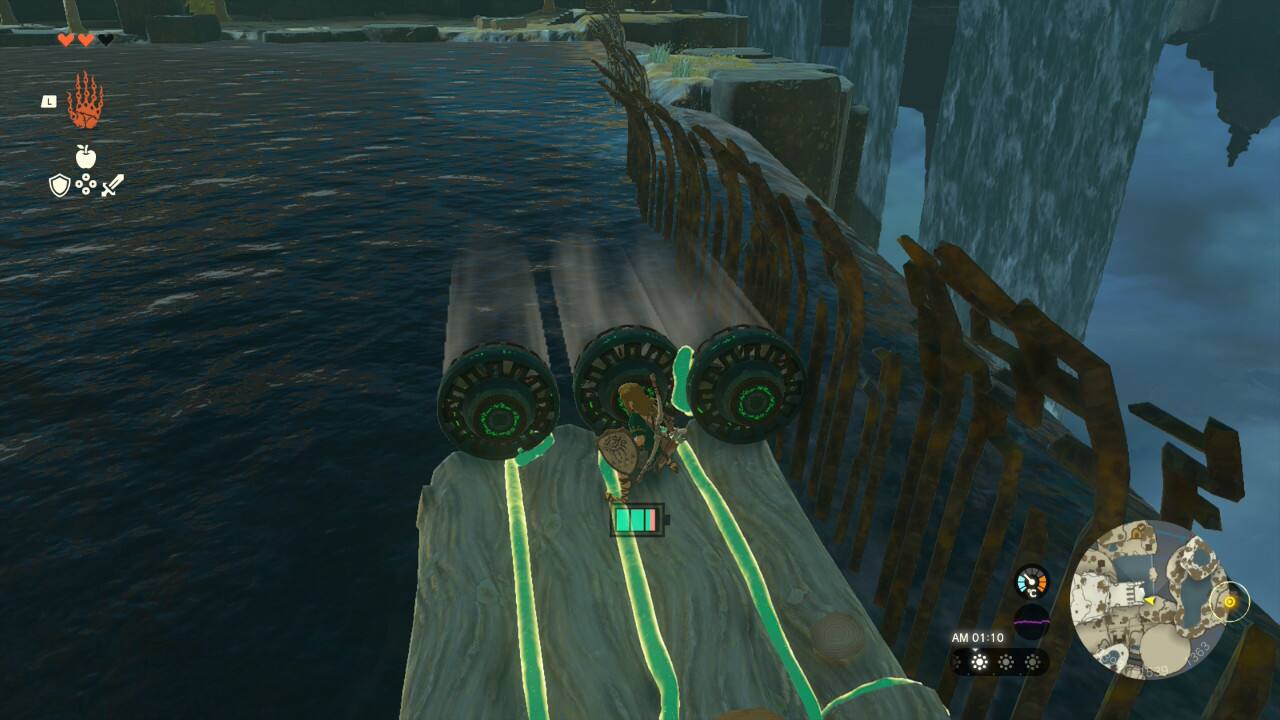
Task: Open the sword weapon quick-select icon
Action: (x=112, y=185)
